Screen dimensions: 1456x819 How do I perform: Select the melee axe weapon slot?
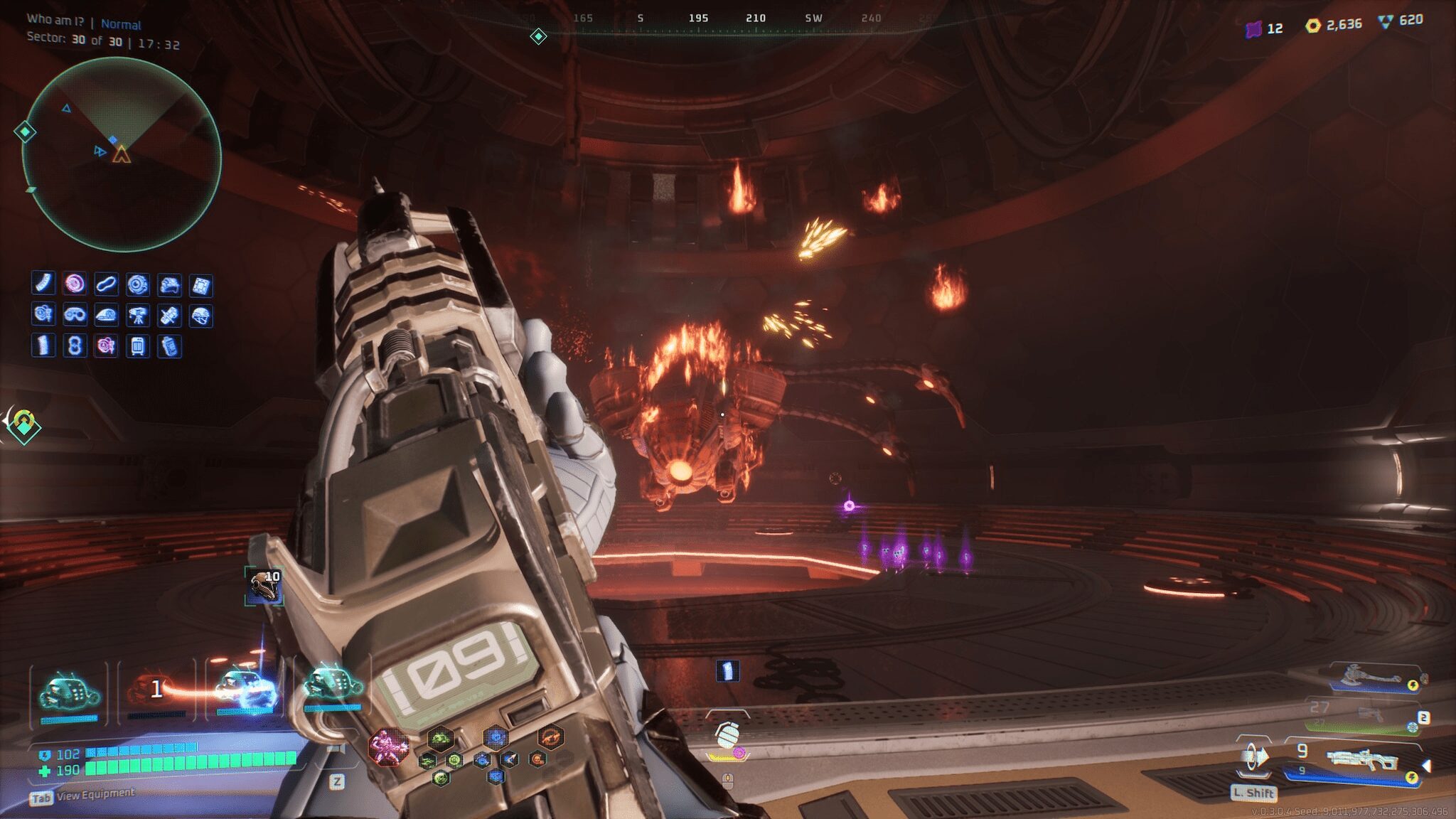click(1371, 677)
